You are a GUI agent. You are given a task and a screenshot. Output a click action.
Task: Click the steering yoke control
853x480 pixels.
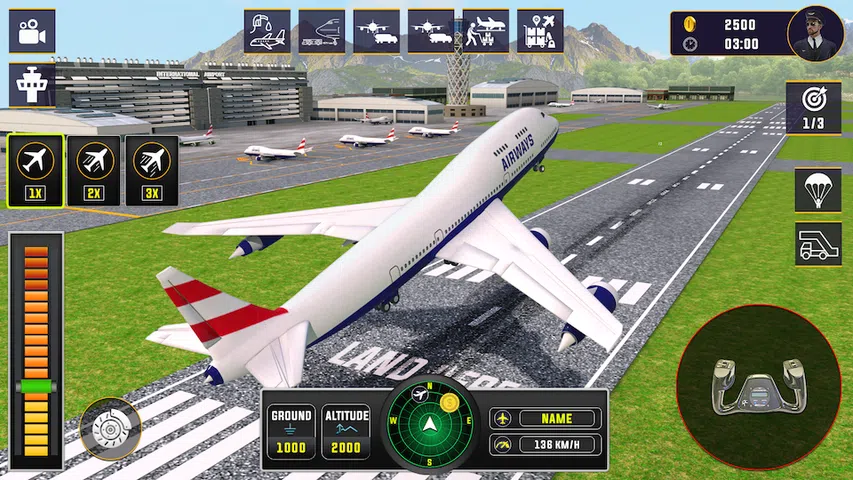point(758,387)
